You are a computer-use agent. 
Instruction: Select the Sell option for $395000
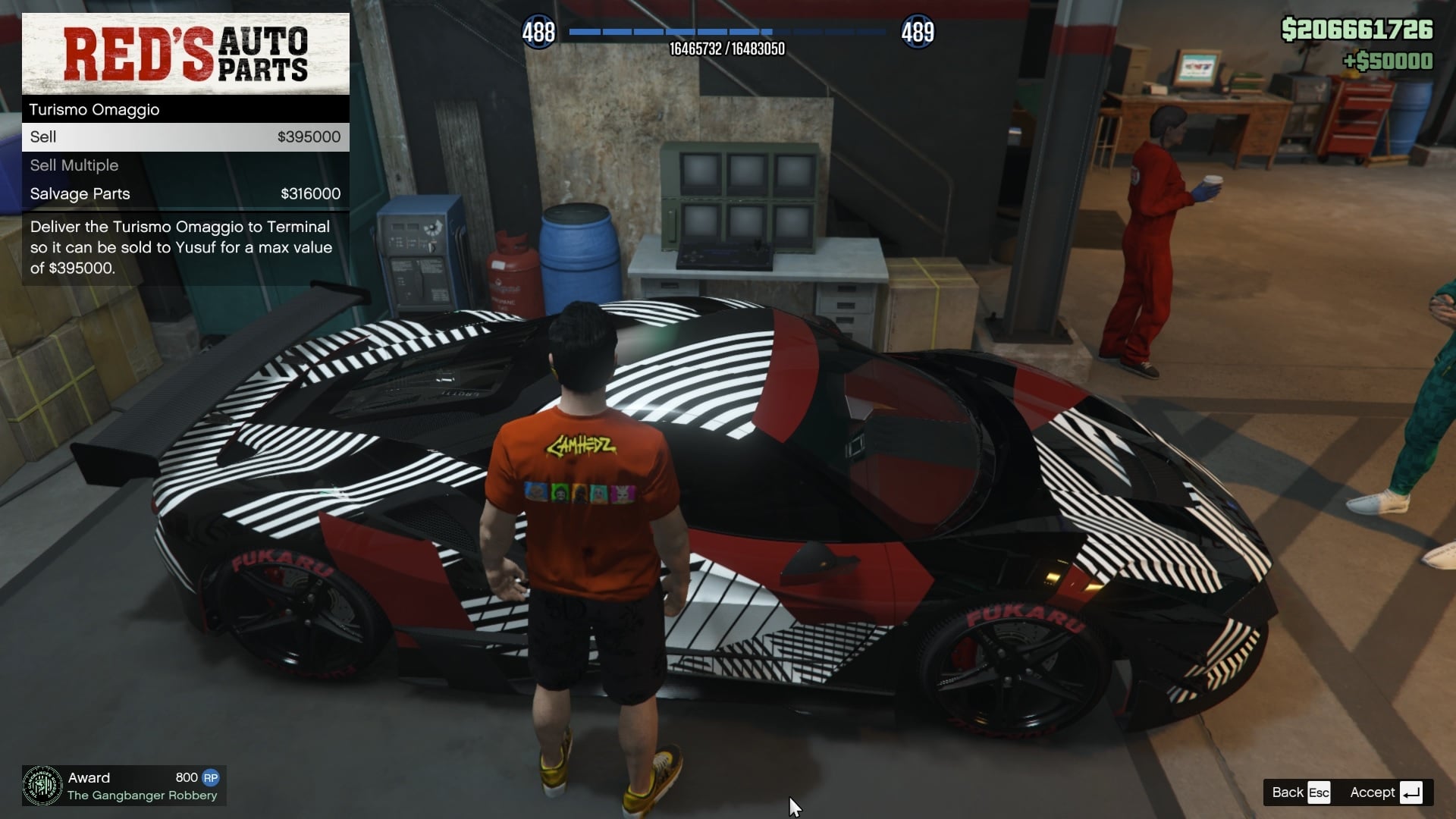click(x=185, y=136)
